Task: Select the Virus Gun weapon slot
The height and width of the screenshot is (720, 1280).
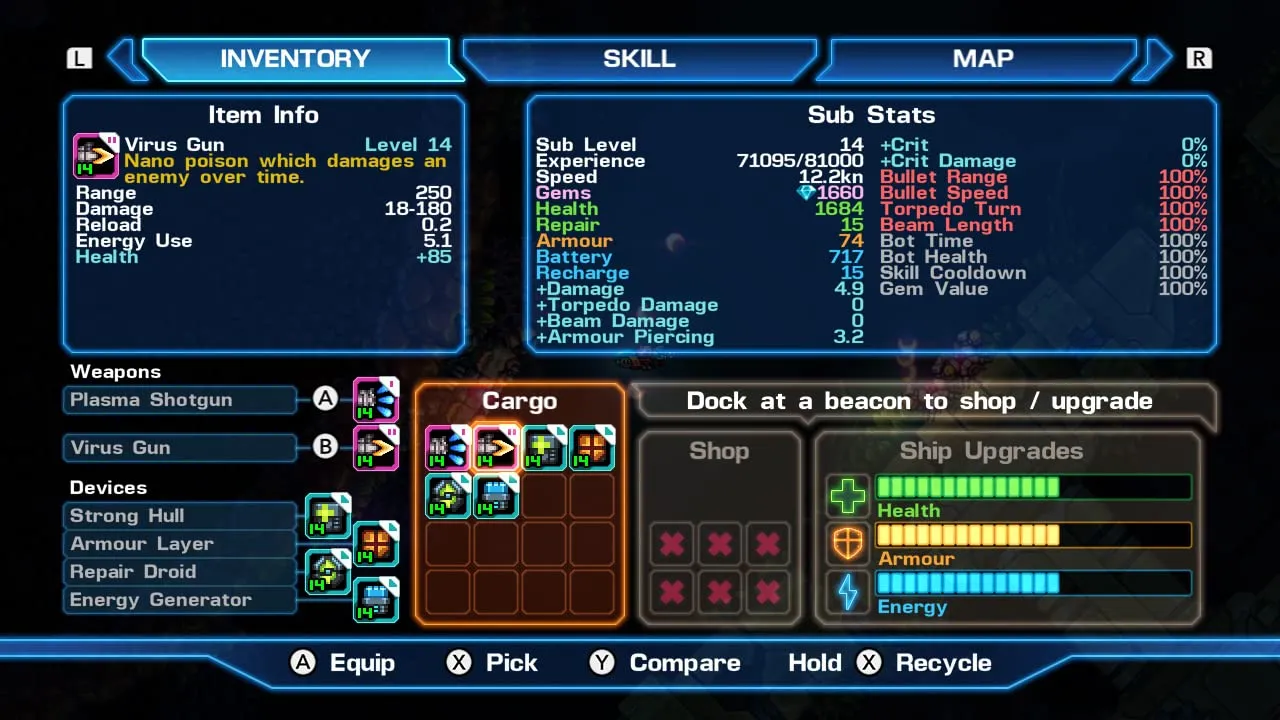Action: click(x=180, y=448)
